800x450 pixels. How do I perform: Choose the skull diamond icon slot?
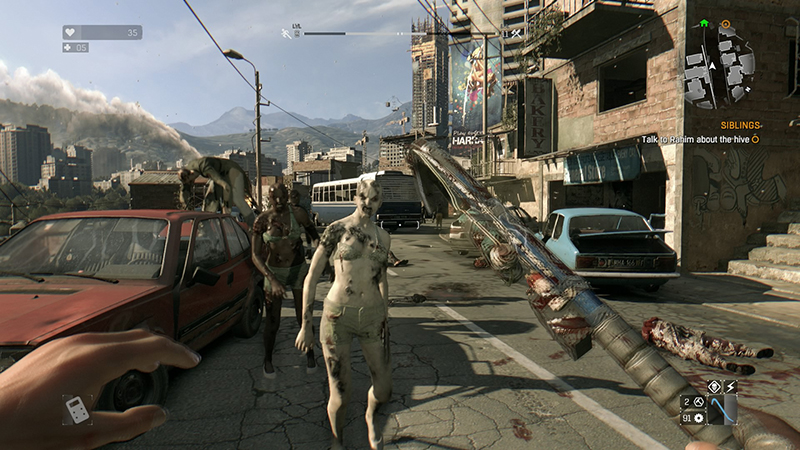[714, 386]
